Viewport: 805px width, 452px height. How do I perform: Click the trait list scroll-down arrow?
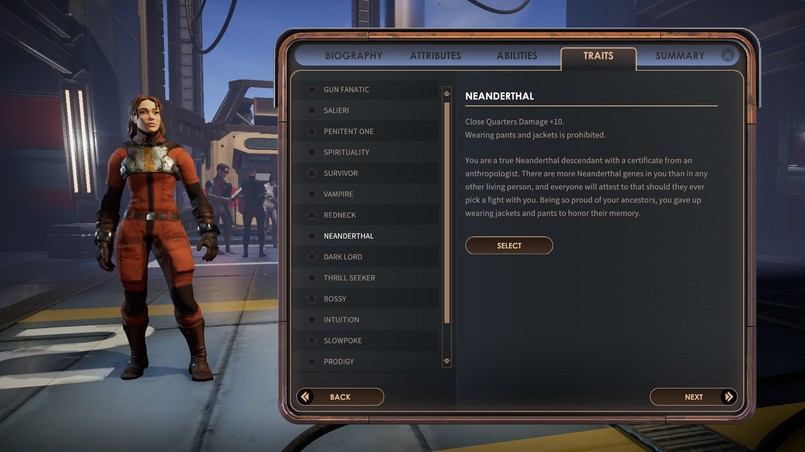(446, 361)
